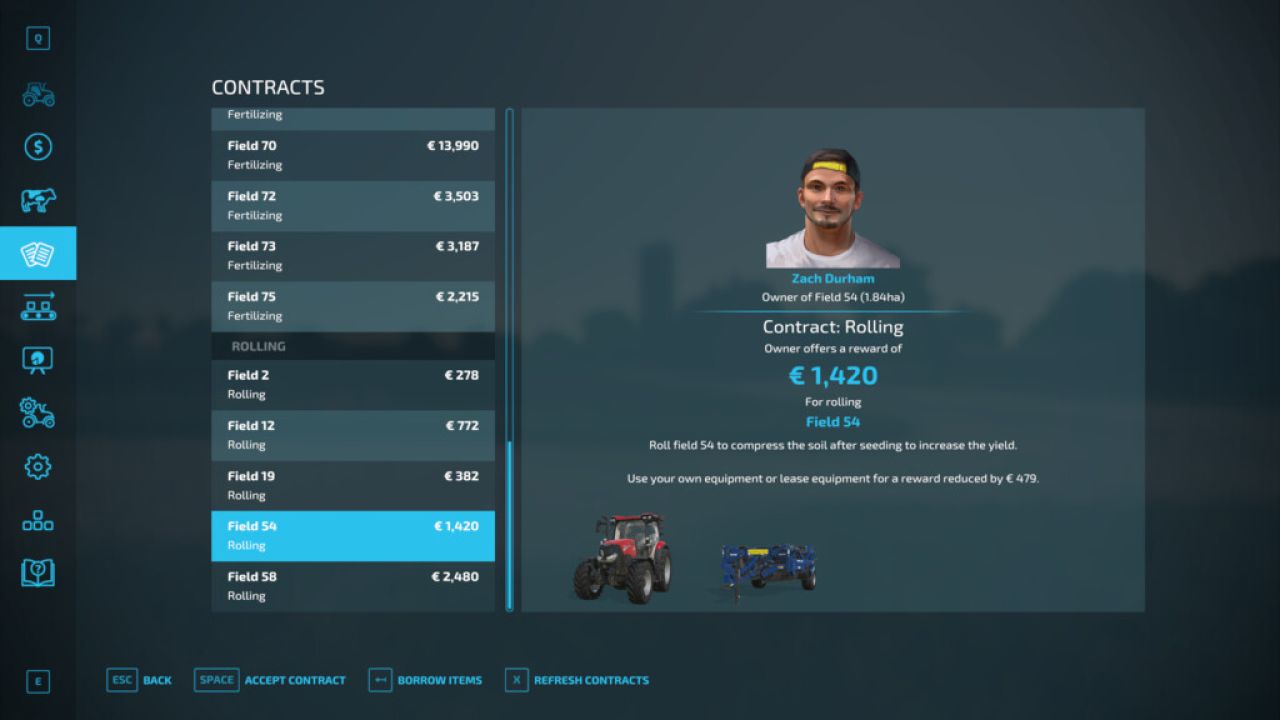1280x720 pixels.
Task: Click the contracts list scrollbar
Action: 509,525
